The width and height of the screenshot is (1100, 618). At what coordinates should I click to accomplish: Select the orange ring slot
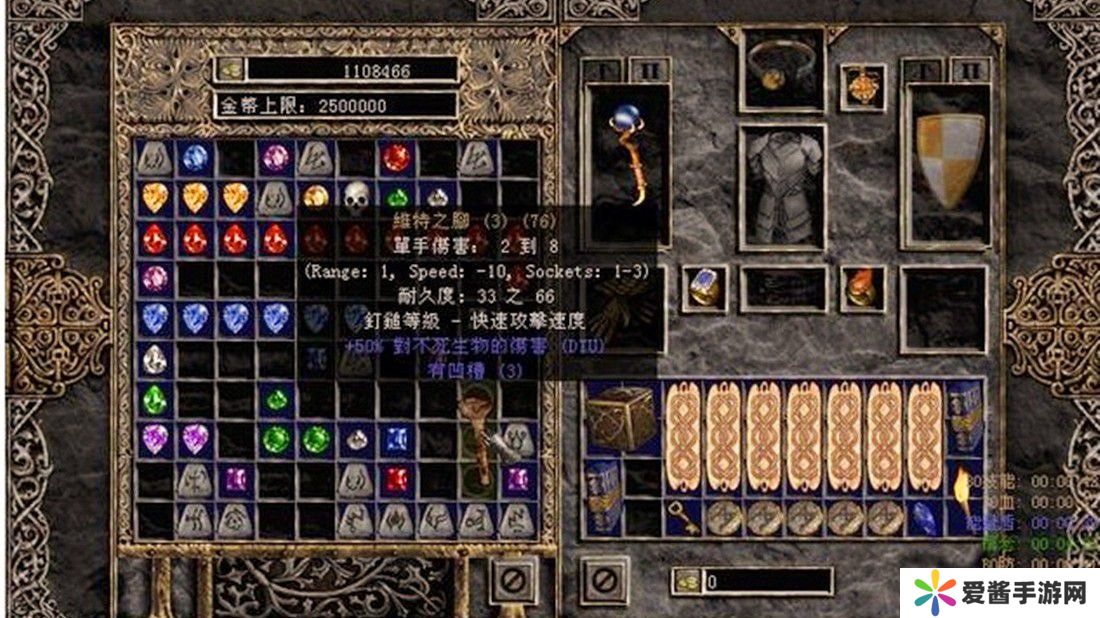[x=862, y=287]
